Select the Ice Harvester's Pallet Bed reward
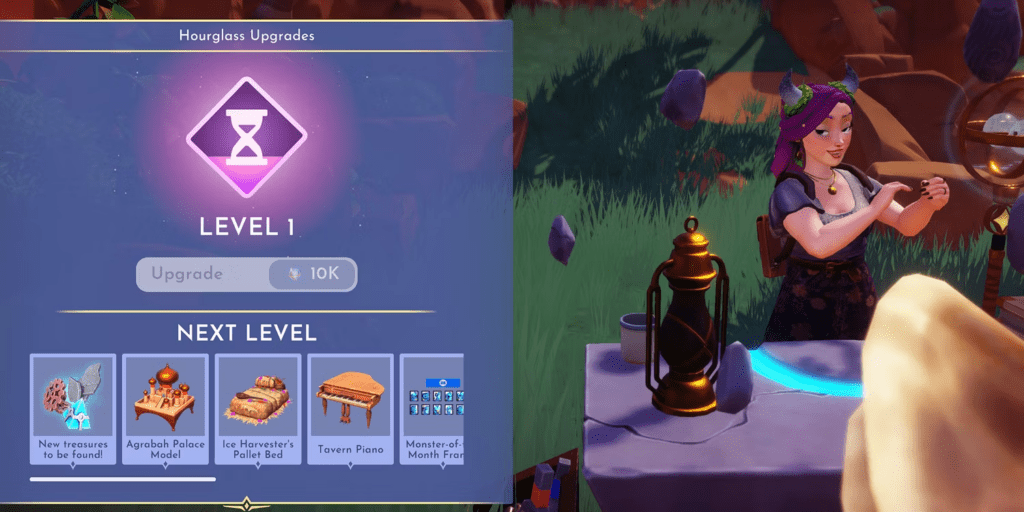 coord(258,408)
